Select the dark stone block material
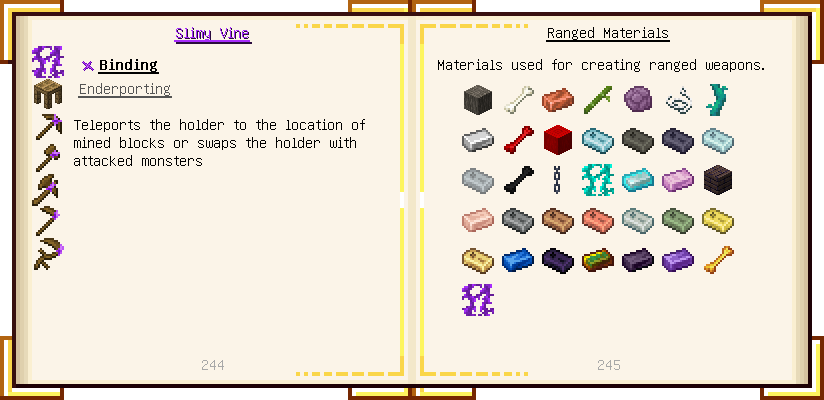Image resolution: width=824 pixels, height=400 pixels. [x=478, y=100]
